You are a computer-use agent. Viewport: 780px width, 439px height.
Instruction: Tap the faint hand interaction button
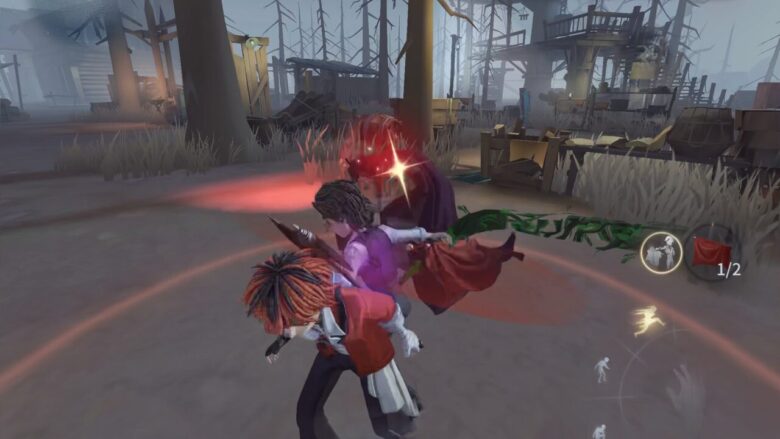pyautogui.click(x=686, y=390)
